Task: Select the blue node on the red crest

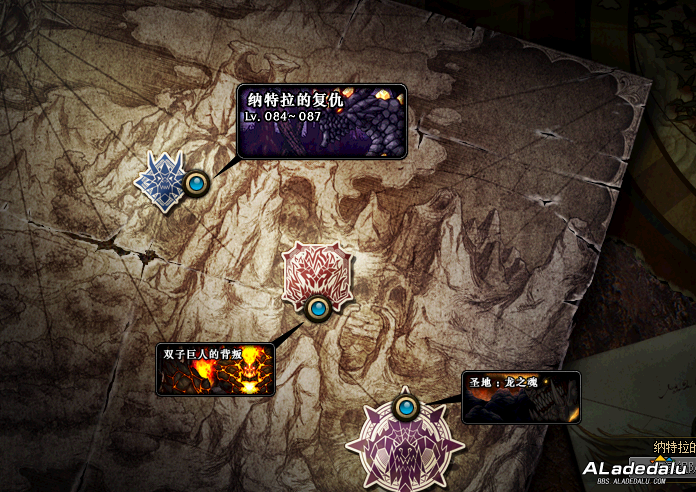Action: point(319,308)
